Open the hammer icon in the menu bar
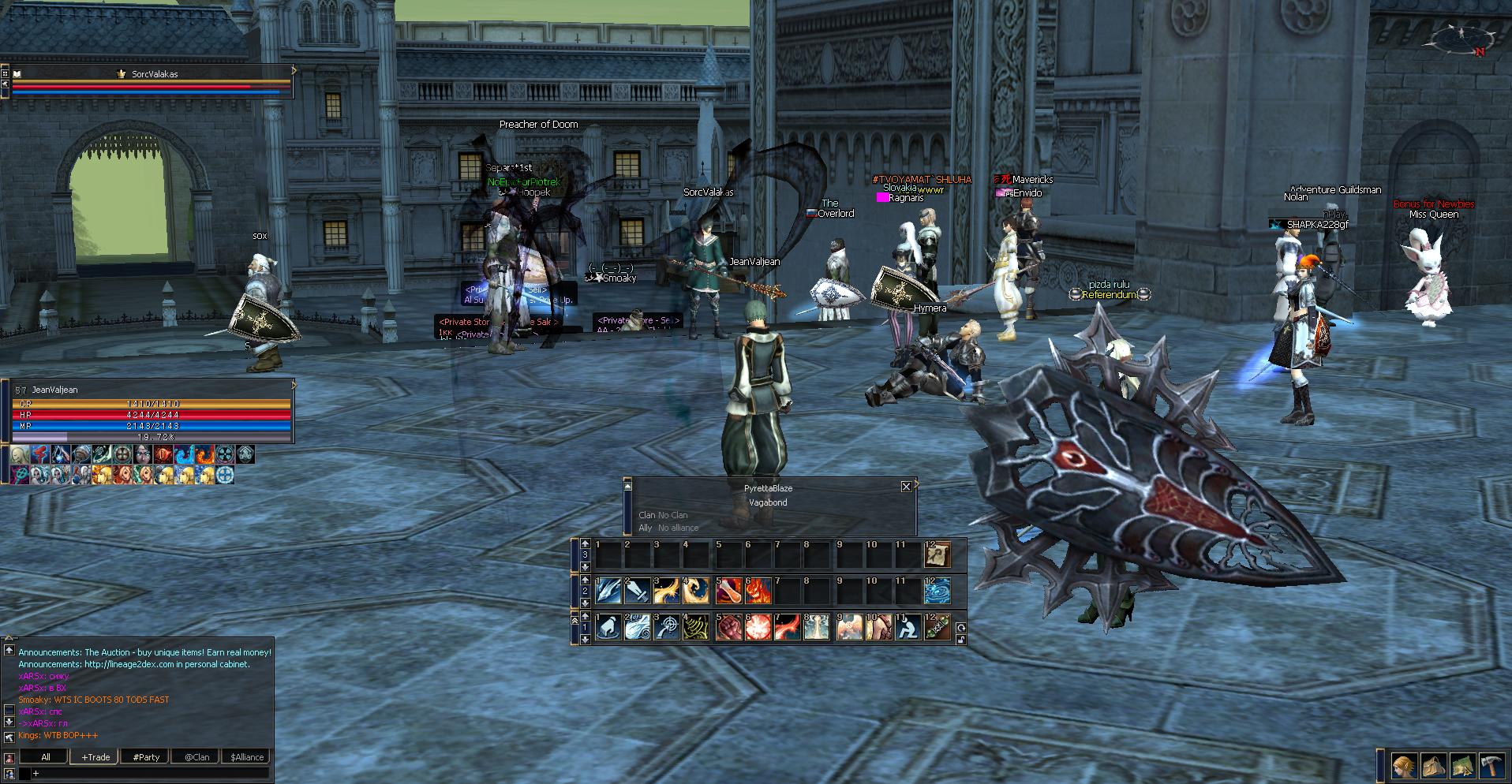This screenshot has height=784, width=1512. tap(1491, 766)
